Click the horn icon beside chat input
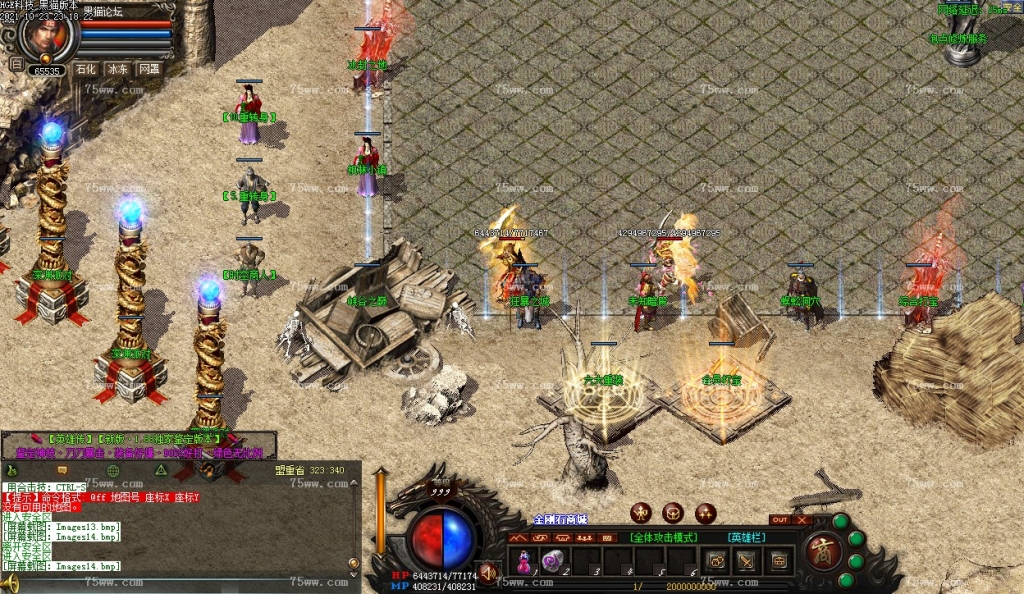Screen dimensions: 1024x594 10,583
